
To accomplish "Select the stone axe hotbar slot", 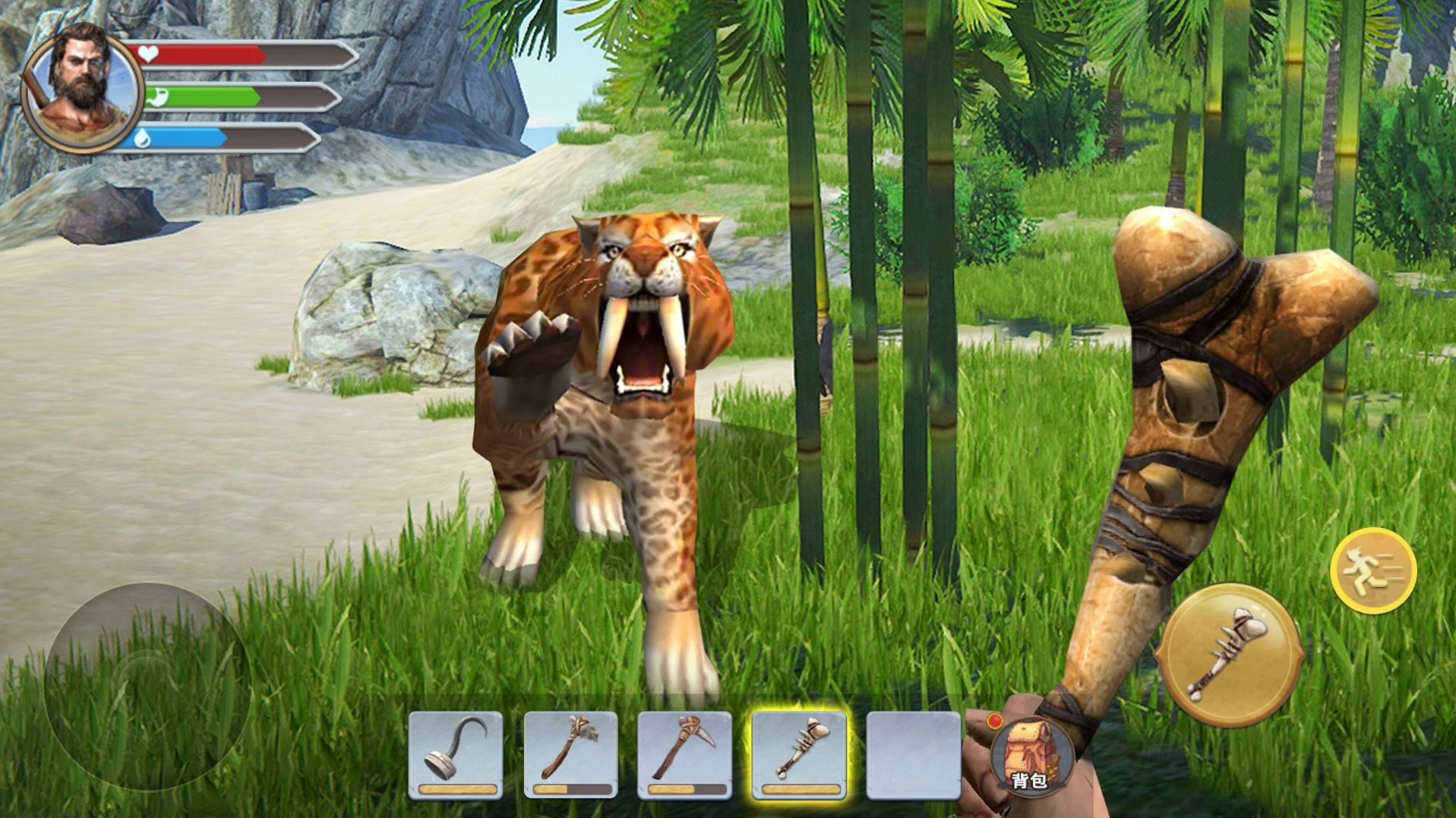I will (x=570, y=754).
